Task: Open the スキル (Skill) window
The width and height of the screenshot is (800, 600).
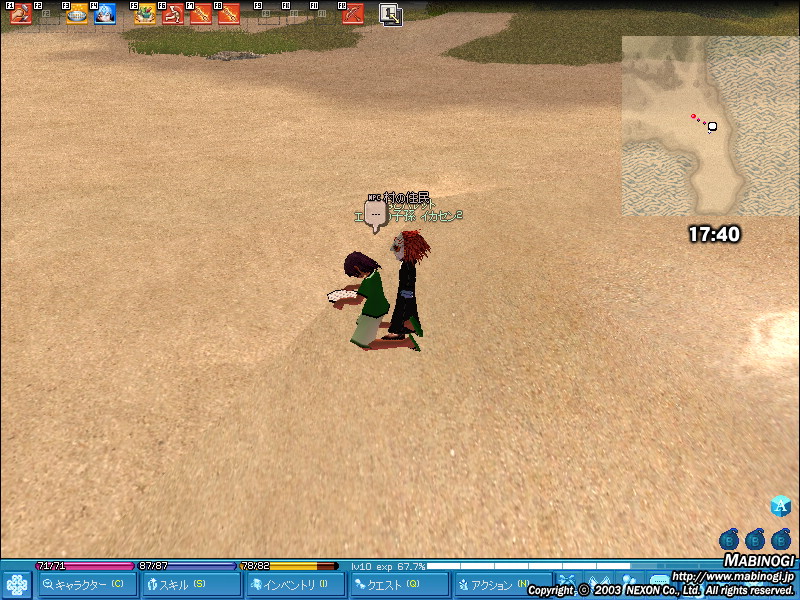Action: [x=190, y=585]
